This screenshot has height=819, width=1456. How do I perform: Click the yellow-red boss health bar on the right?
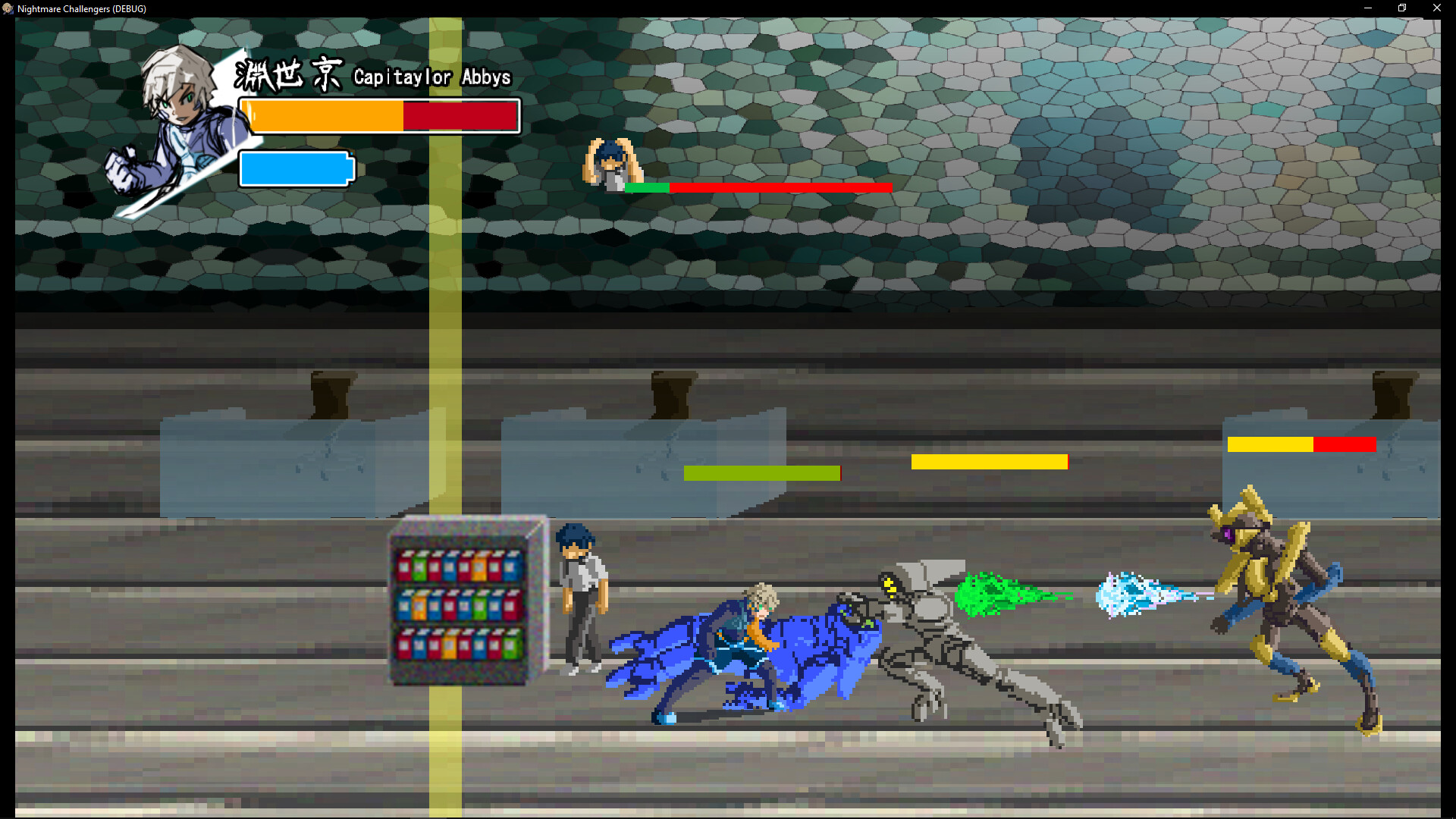point(1301,445)
